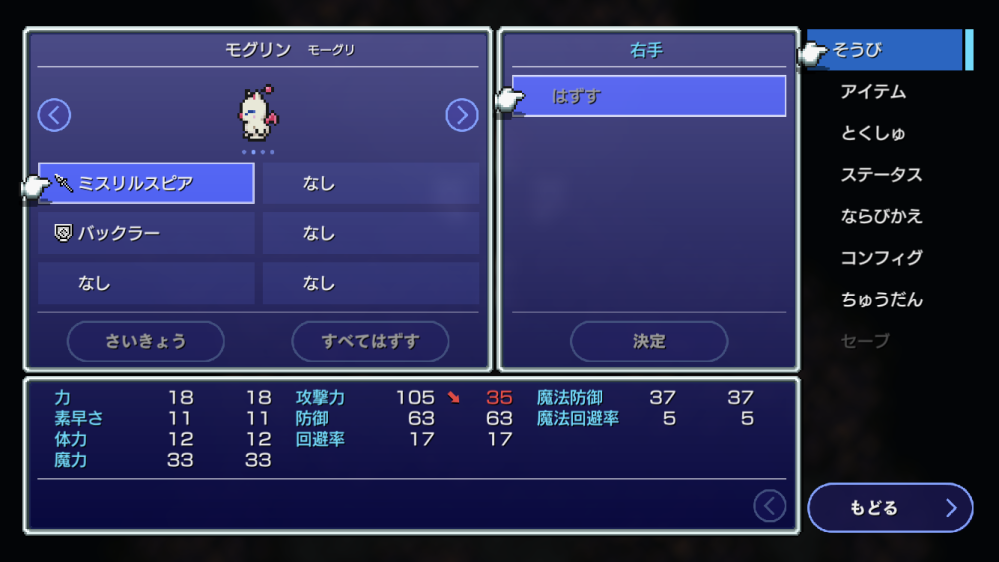The height and width of the screenshot is (562, 999).
Task: Open the とくしゅ abilities menu
Action: point(873,133)
